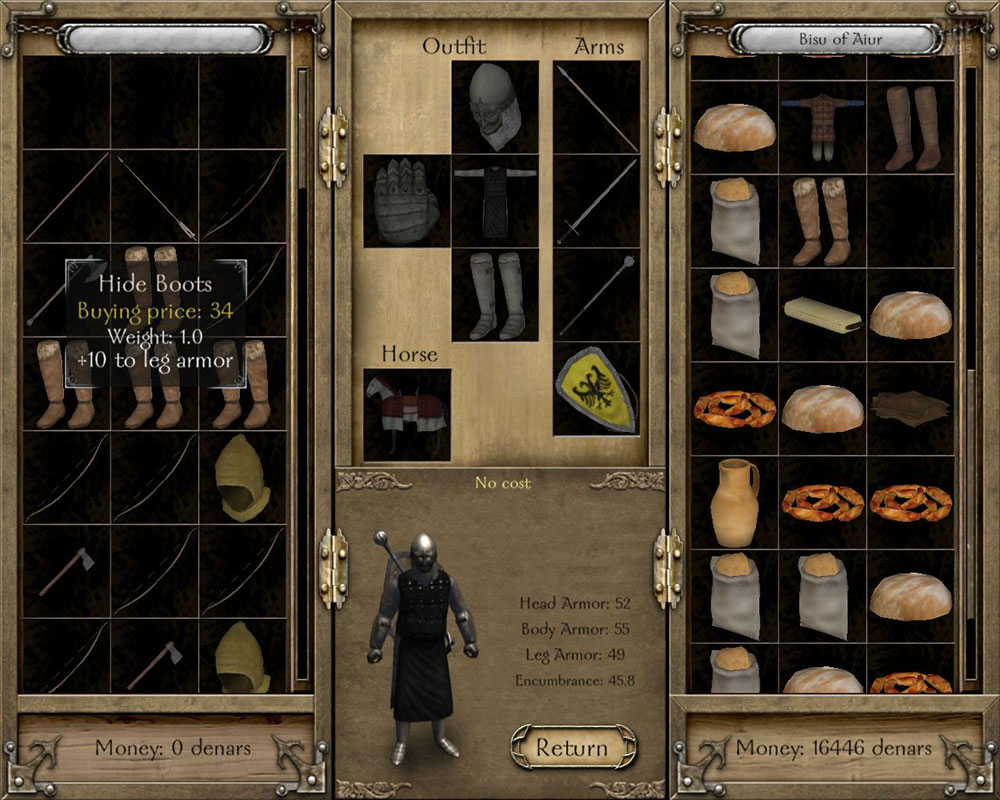Click the Horse equipment slot
This screenshot has height=800, width=1000.
click(x=406, y=414)
